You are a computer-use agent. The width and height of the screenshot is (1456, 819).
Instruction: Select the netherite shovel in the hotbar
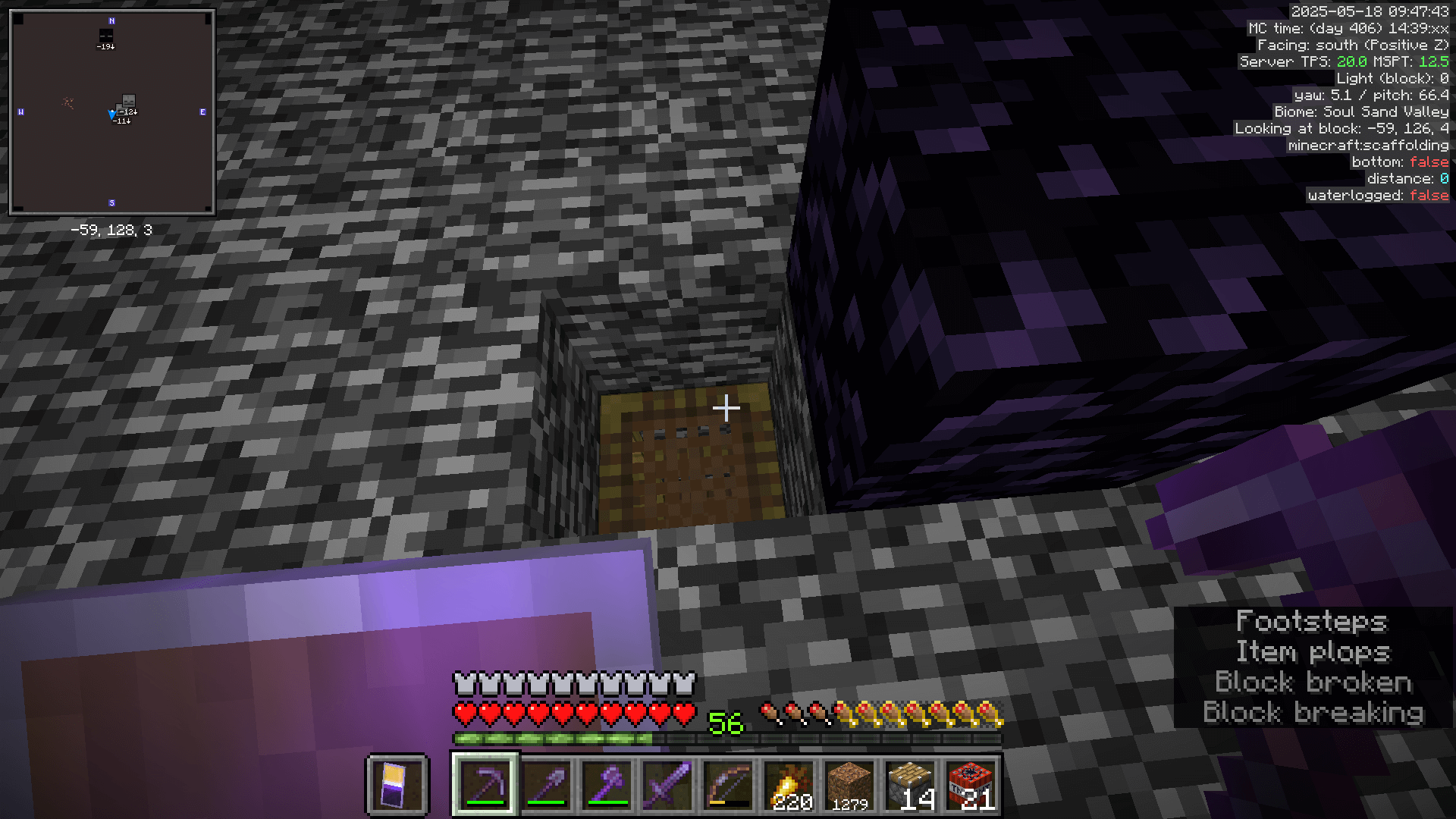point(547,785)
